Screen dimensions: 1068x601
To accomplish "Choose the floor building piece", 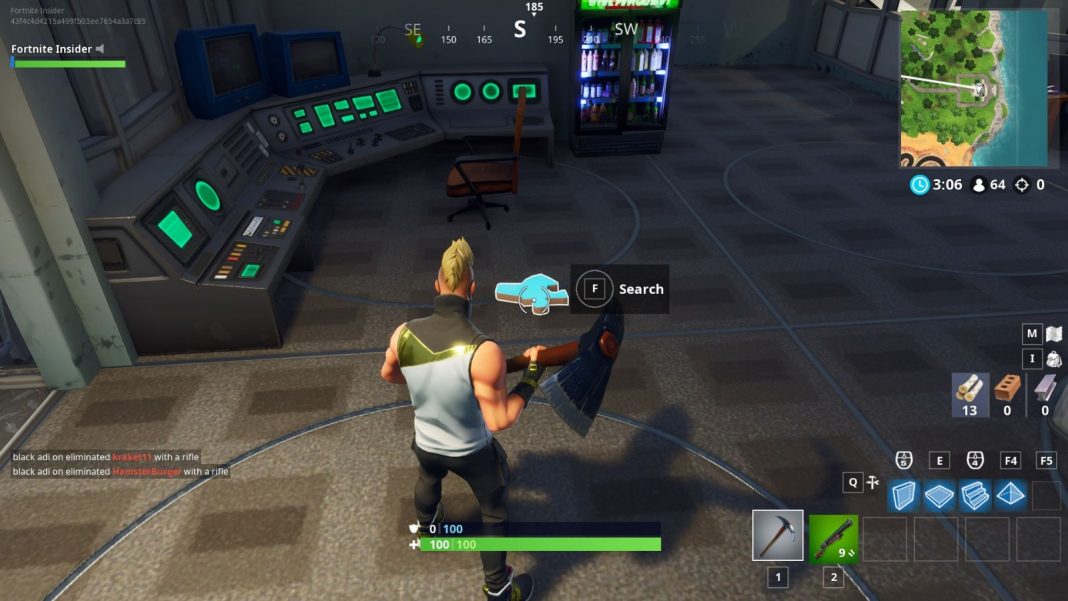I will pyautogui.click(x=939, y=494).
